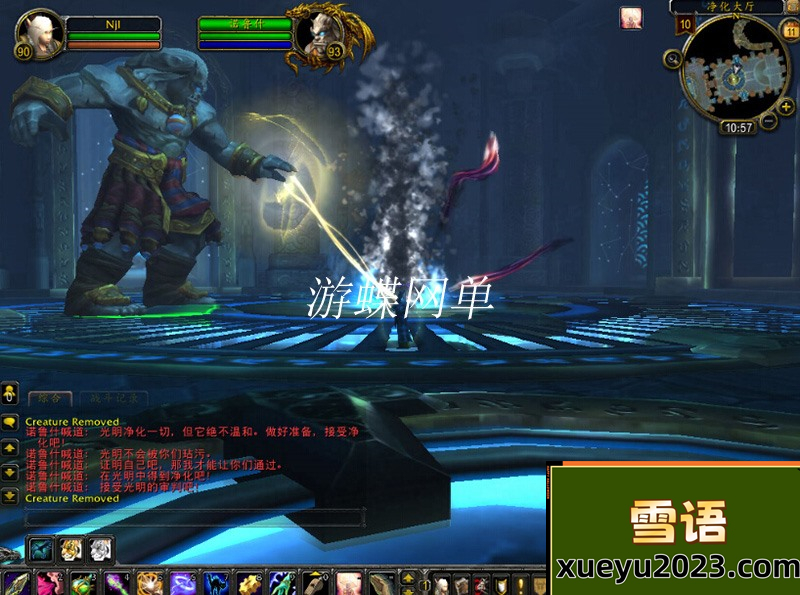Select the target boss portrait with dragon frame
Viewport: 800px width, 595px height.
click(x=318, y=34)
